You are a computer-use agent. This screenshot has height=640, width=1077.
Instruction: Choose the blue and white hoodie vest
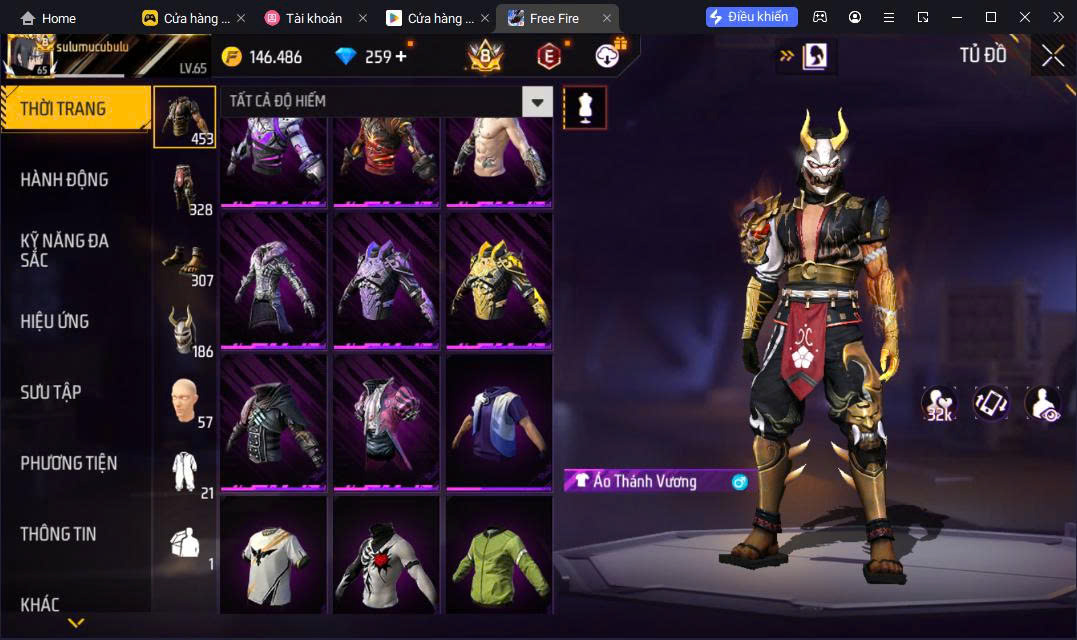point(498,421)
